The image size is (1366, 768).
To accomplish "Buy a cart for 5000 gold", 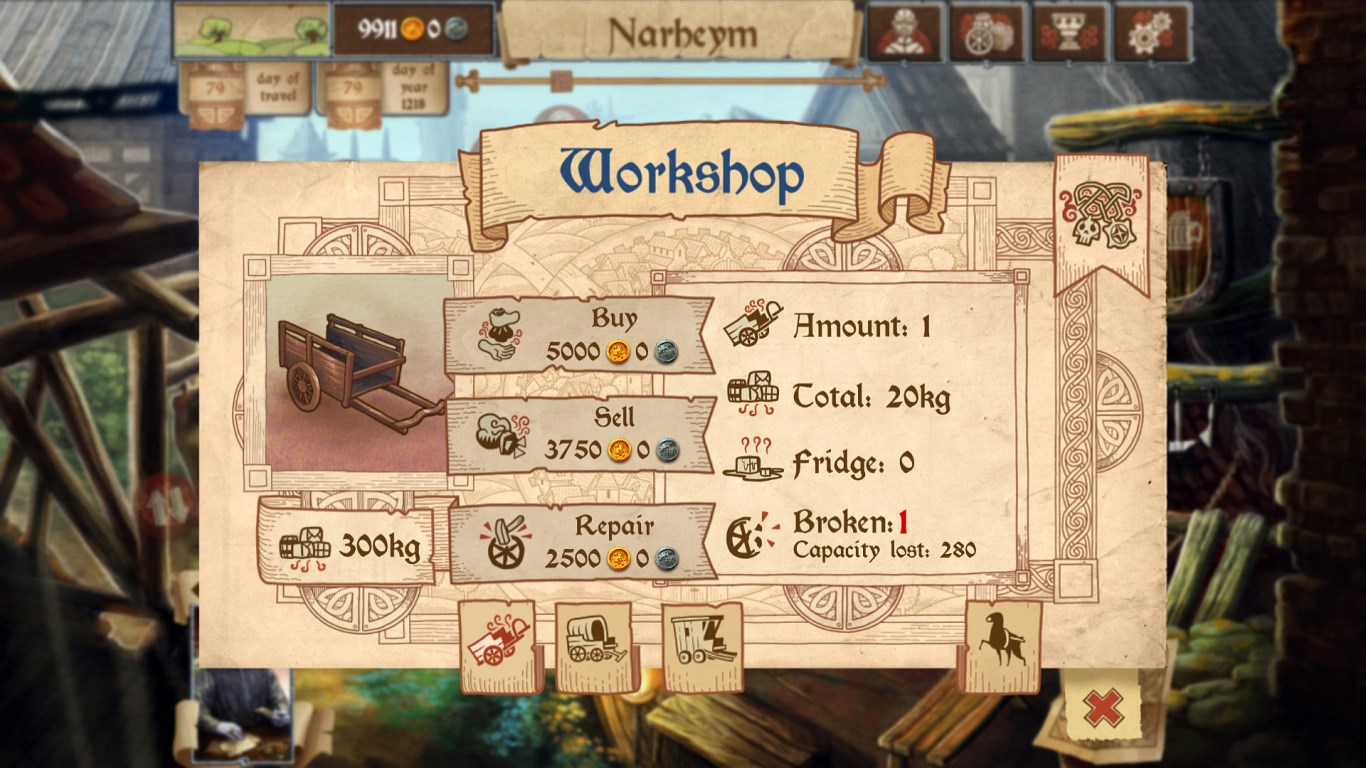I will pyautogui.click(x=580, y=335).
